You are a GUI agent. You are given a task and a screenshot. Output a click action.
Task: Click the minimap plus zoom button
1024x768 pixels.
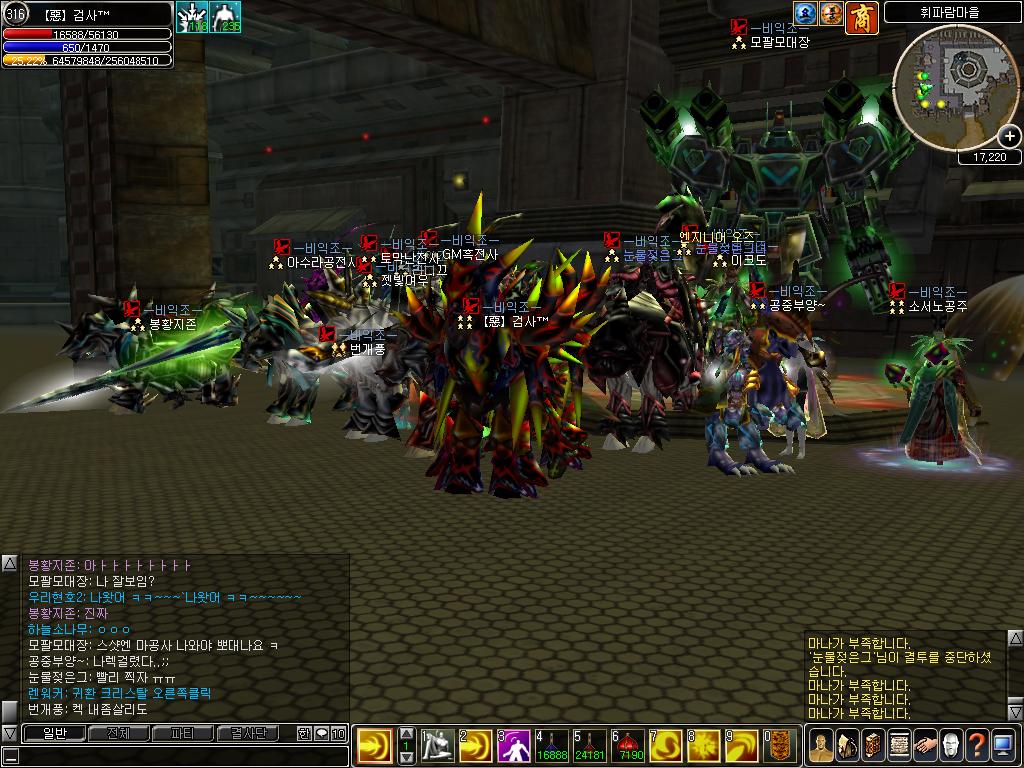coord(1009,137)
